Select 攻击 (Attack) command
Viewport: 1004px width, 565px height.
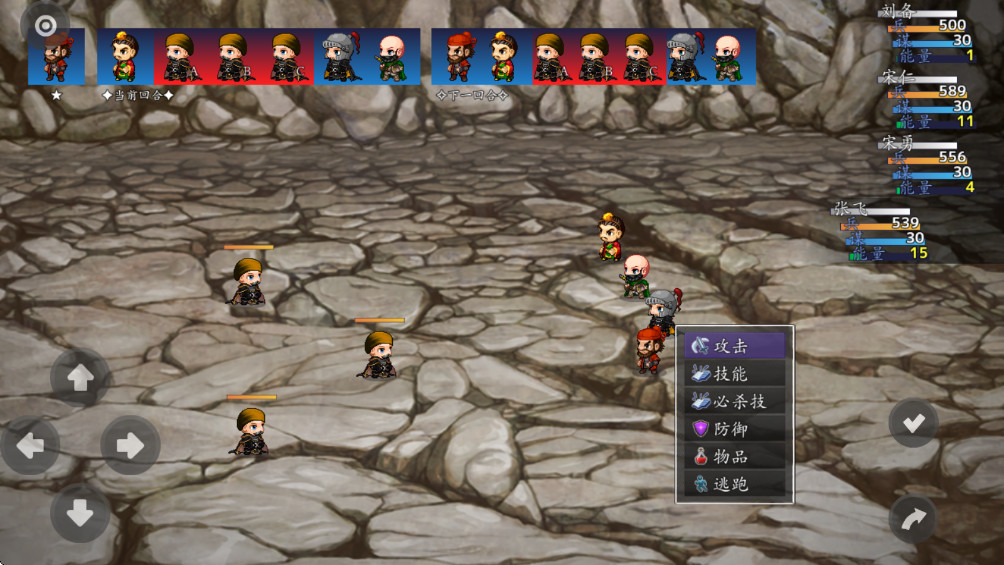(737, 346)
